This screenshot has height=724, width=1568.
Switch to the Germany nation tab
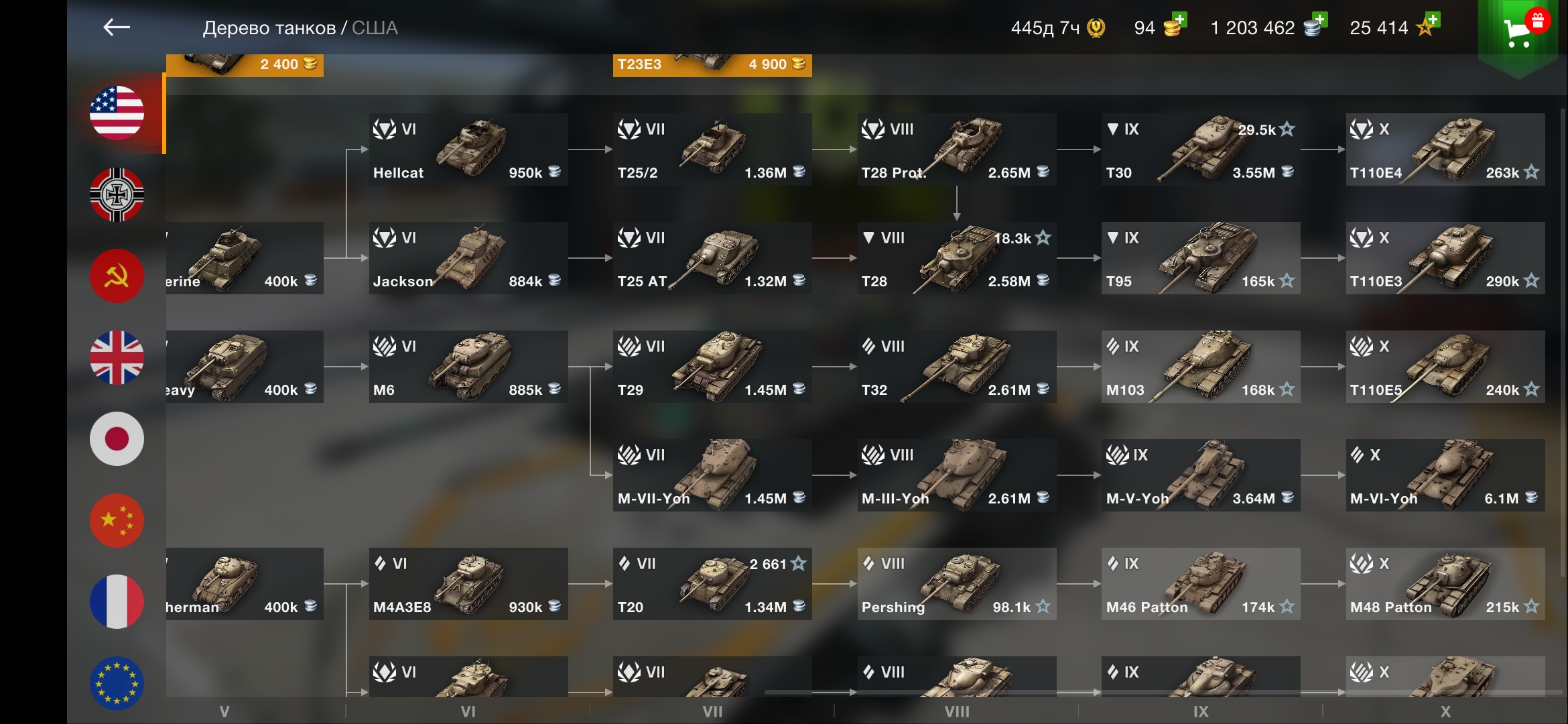point(117,194)
